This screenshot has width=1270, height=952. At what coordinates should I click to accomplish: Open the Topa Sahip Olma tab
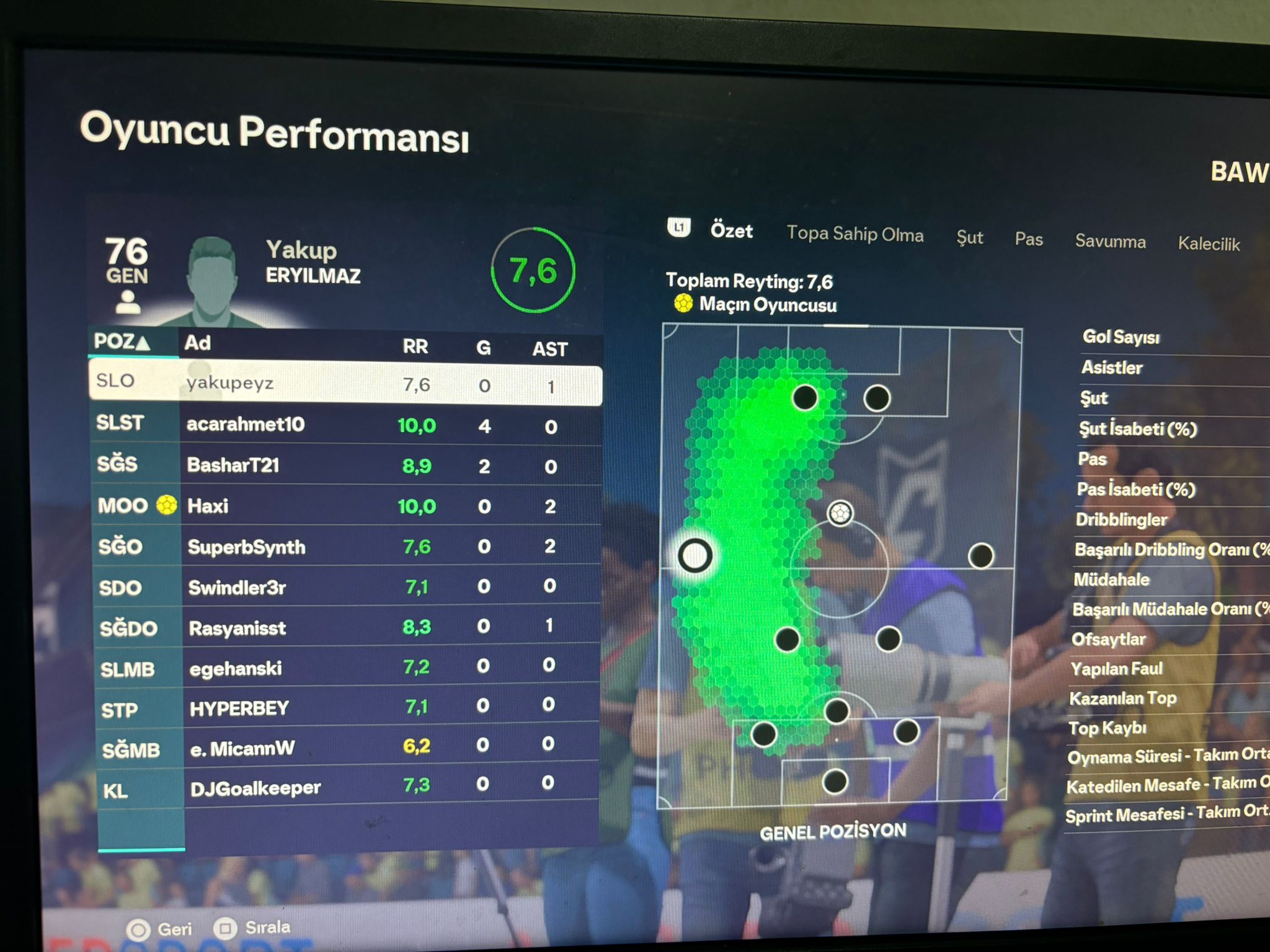[x=855, y=234]
